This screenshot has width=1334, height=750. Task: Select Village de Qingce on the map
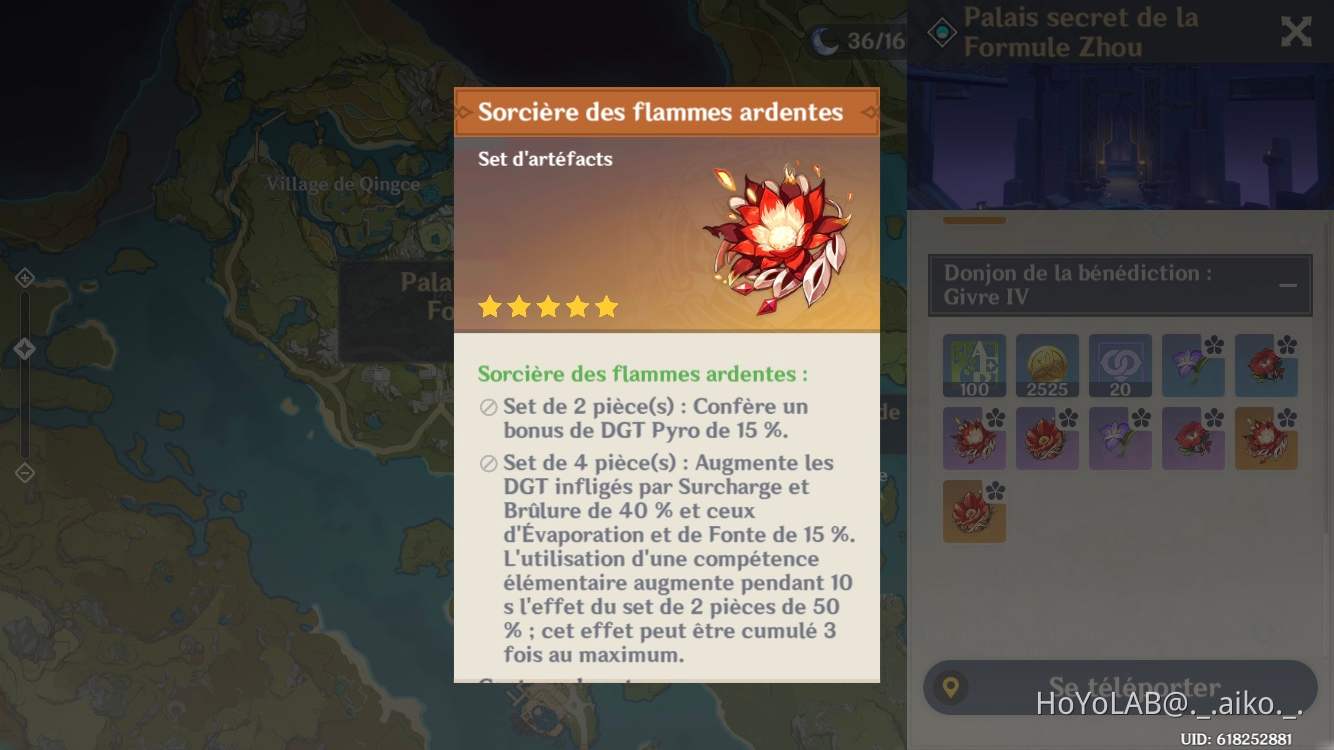(345, 184)
